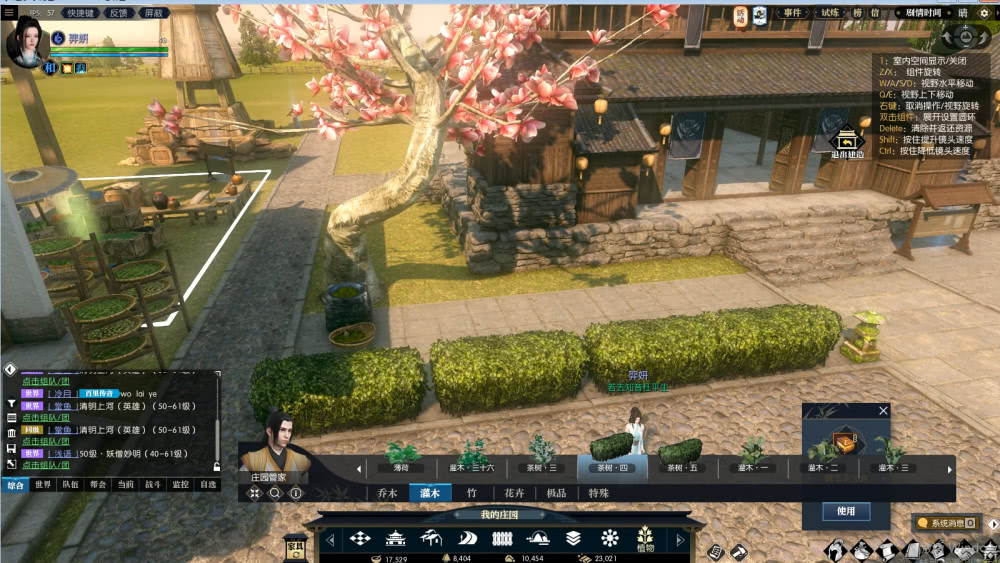This screenshot has height=563, width=1000.
Task: Open the 家具 furniture lantern button
Action: pyautogui.click(x=296, y=545)
